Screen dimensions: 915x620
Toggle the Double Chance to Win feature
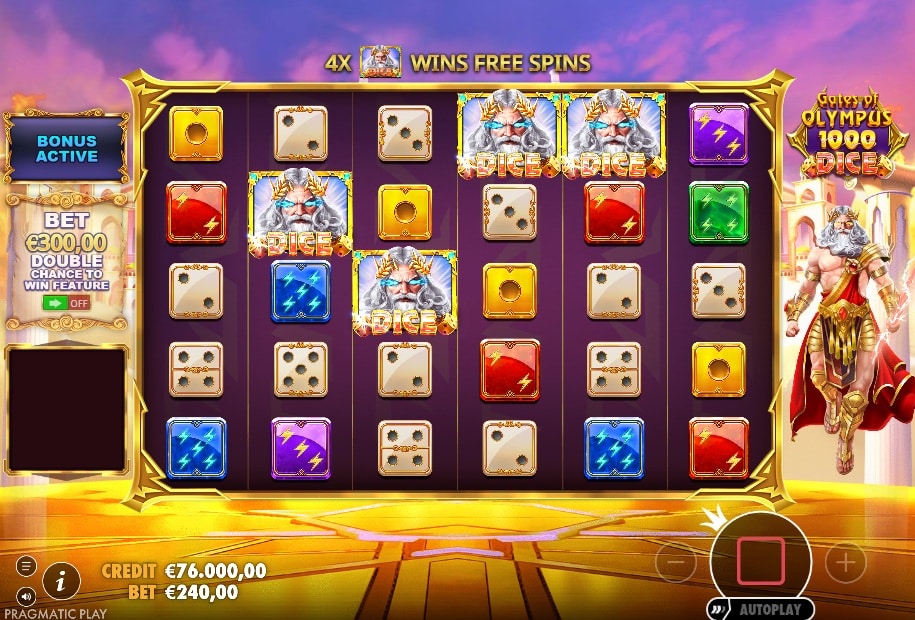point(66,302)
